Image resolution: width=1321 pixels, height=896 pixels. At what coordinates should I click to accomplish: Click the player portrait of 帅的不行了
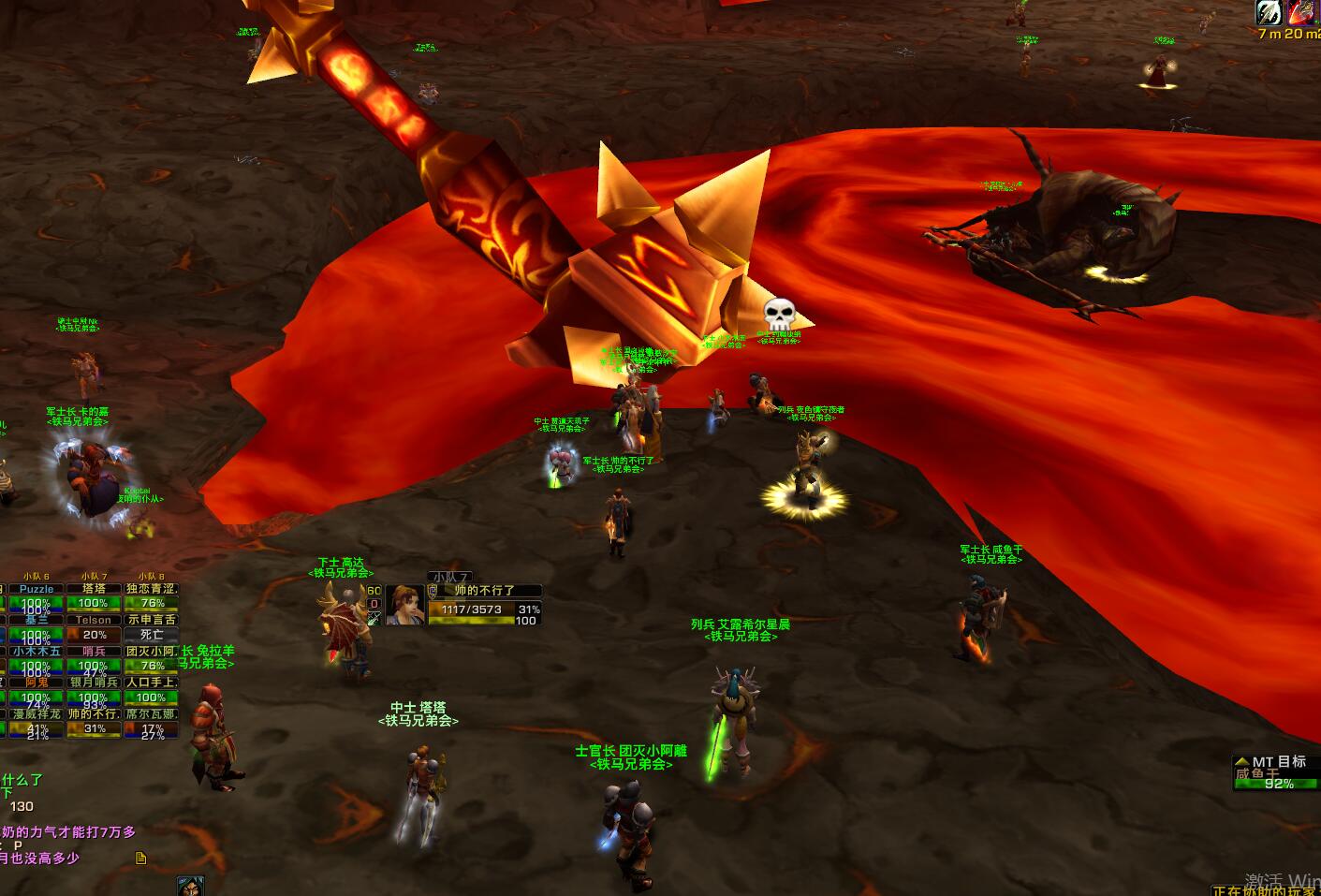[404, 605]
